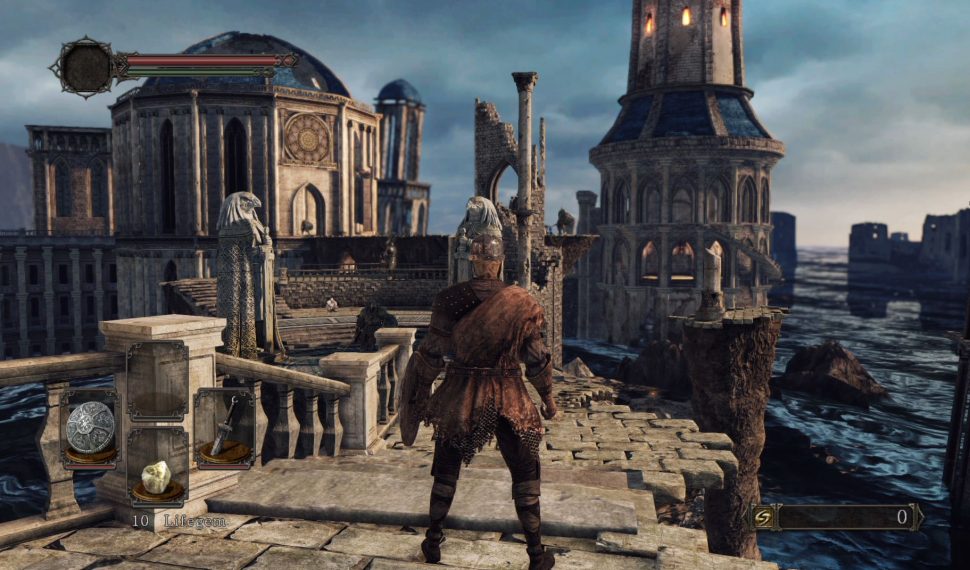
Task: Select the round silver shield slot
Action: 90,427
